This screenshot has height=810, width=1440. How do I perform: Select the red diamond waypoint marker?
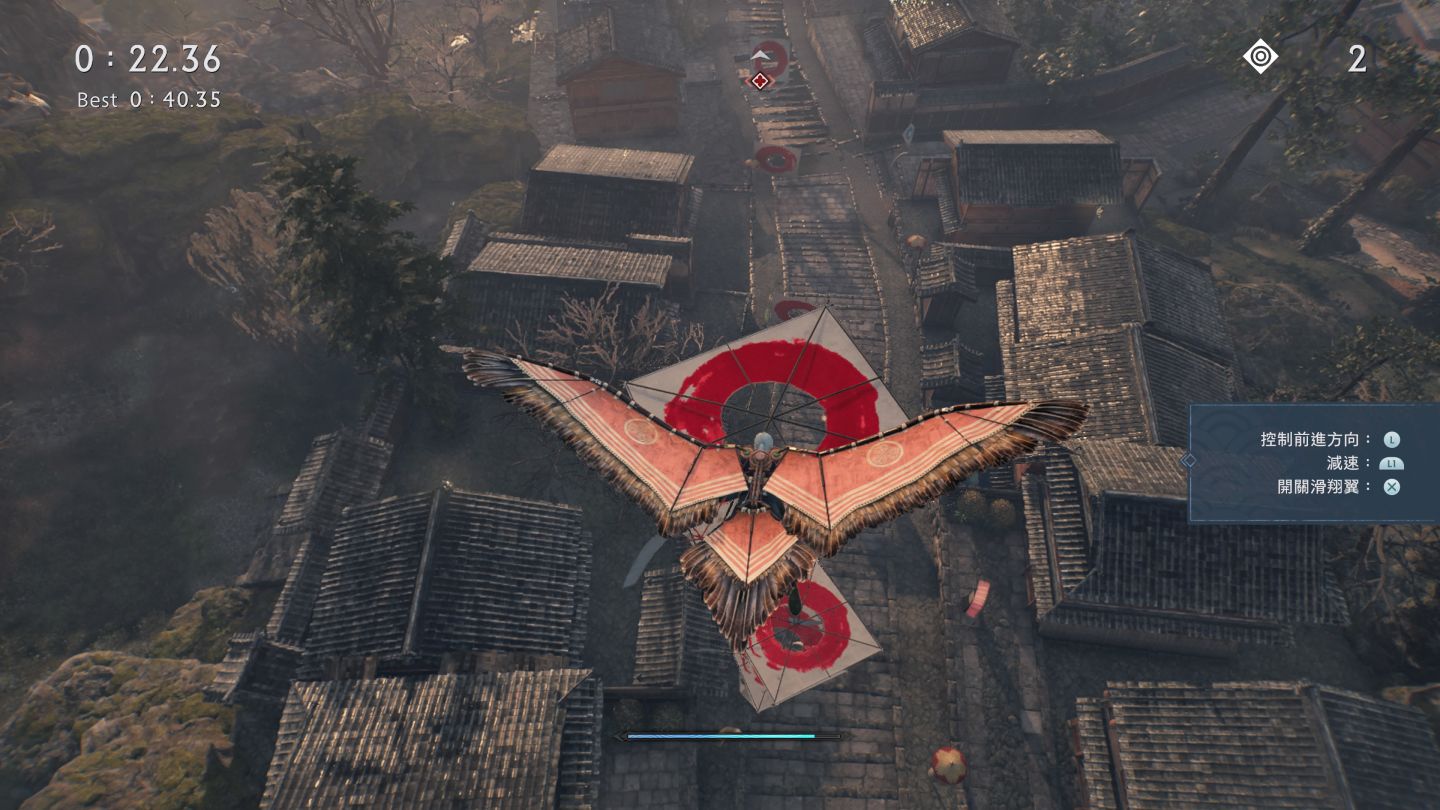click(760, 80)
